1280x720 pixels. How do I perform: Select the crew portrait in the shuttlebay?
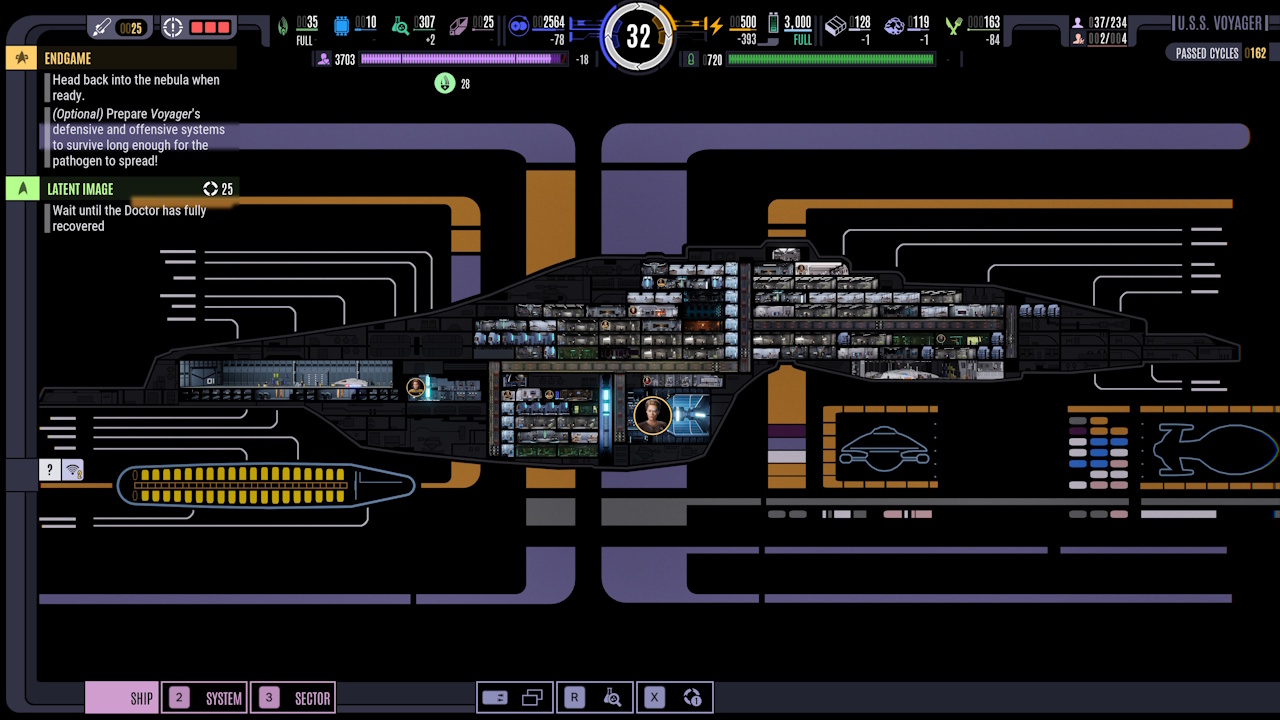point(417,389)
